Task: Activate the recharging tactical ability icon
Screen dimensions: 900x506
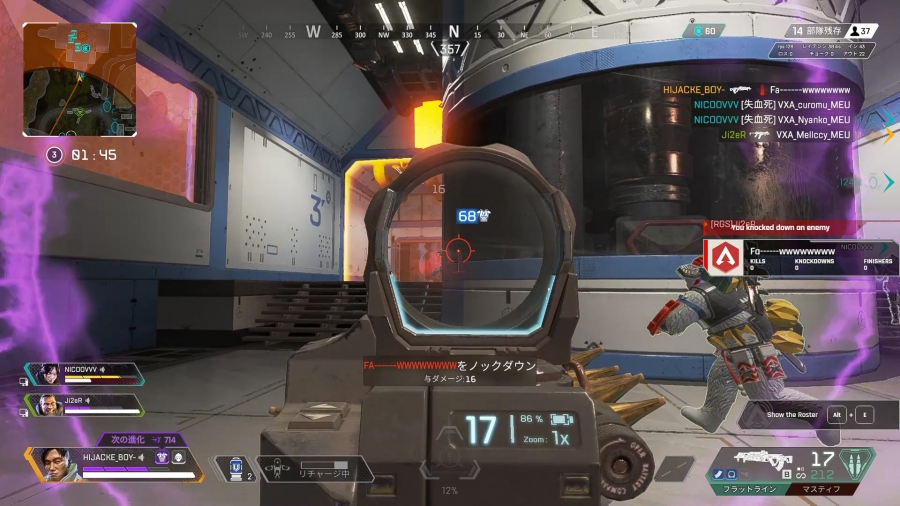Action: (280, 468)
